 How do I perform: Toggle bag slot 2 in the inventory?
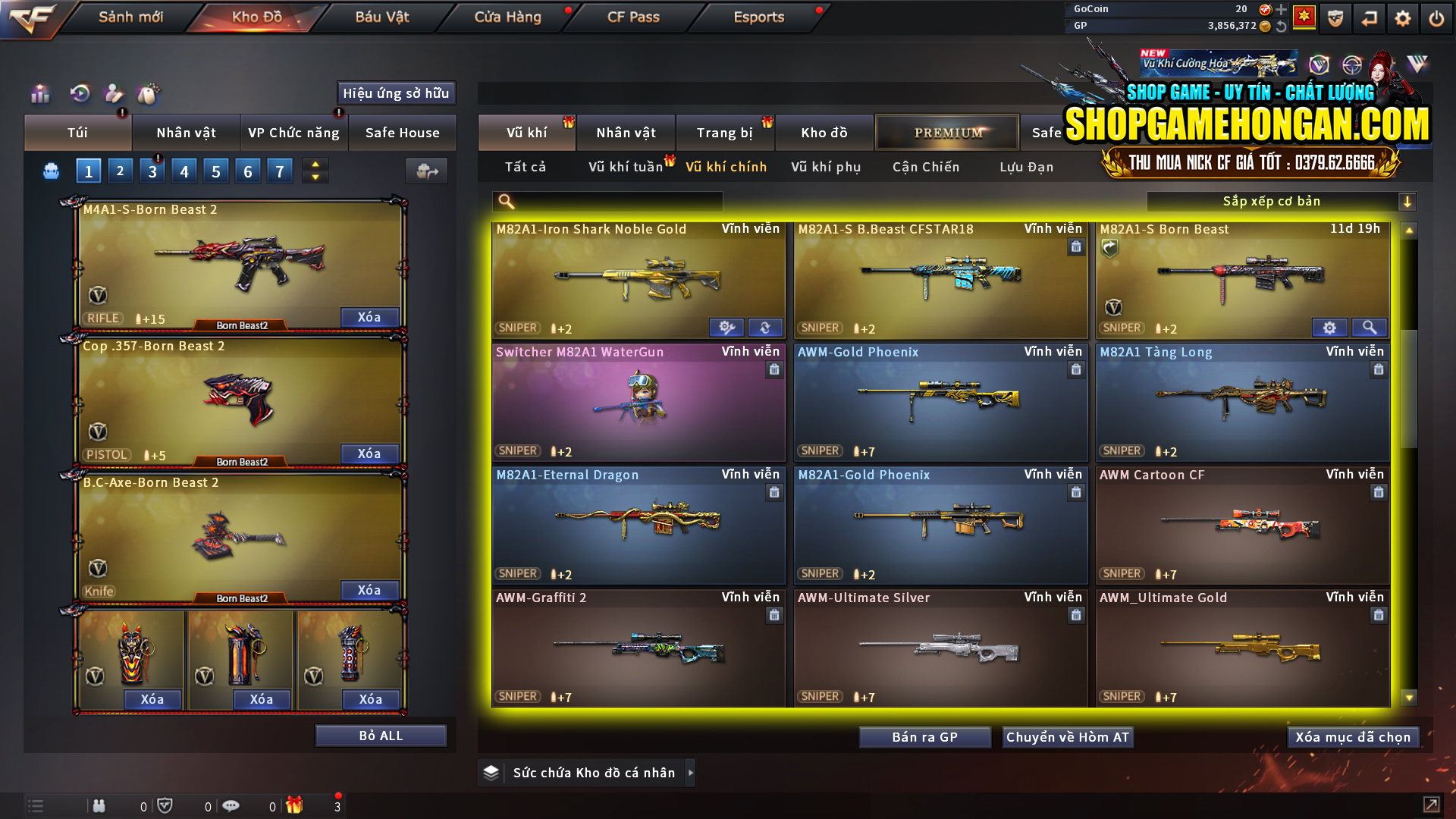120,171
